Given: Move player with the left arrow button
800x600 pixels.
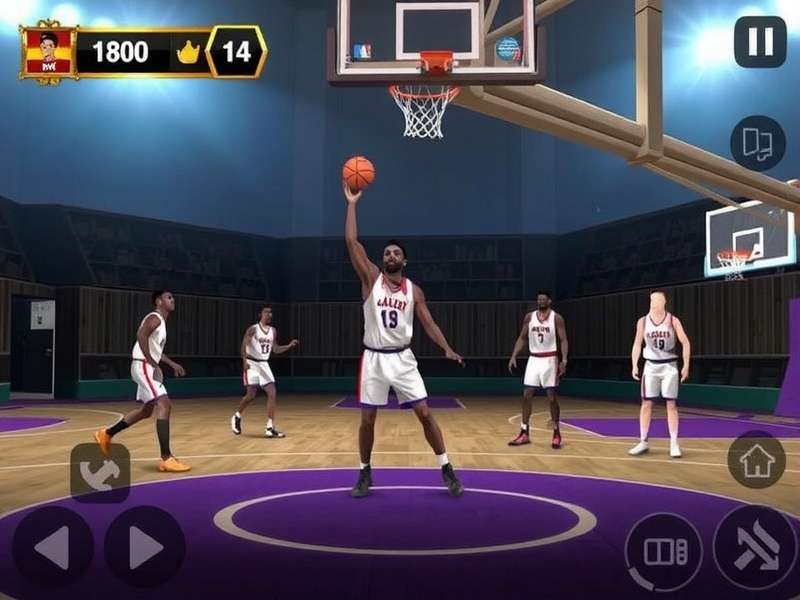Looking at the screenshot, I should tap(52, 546).
